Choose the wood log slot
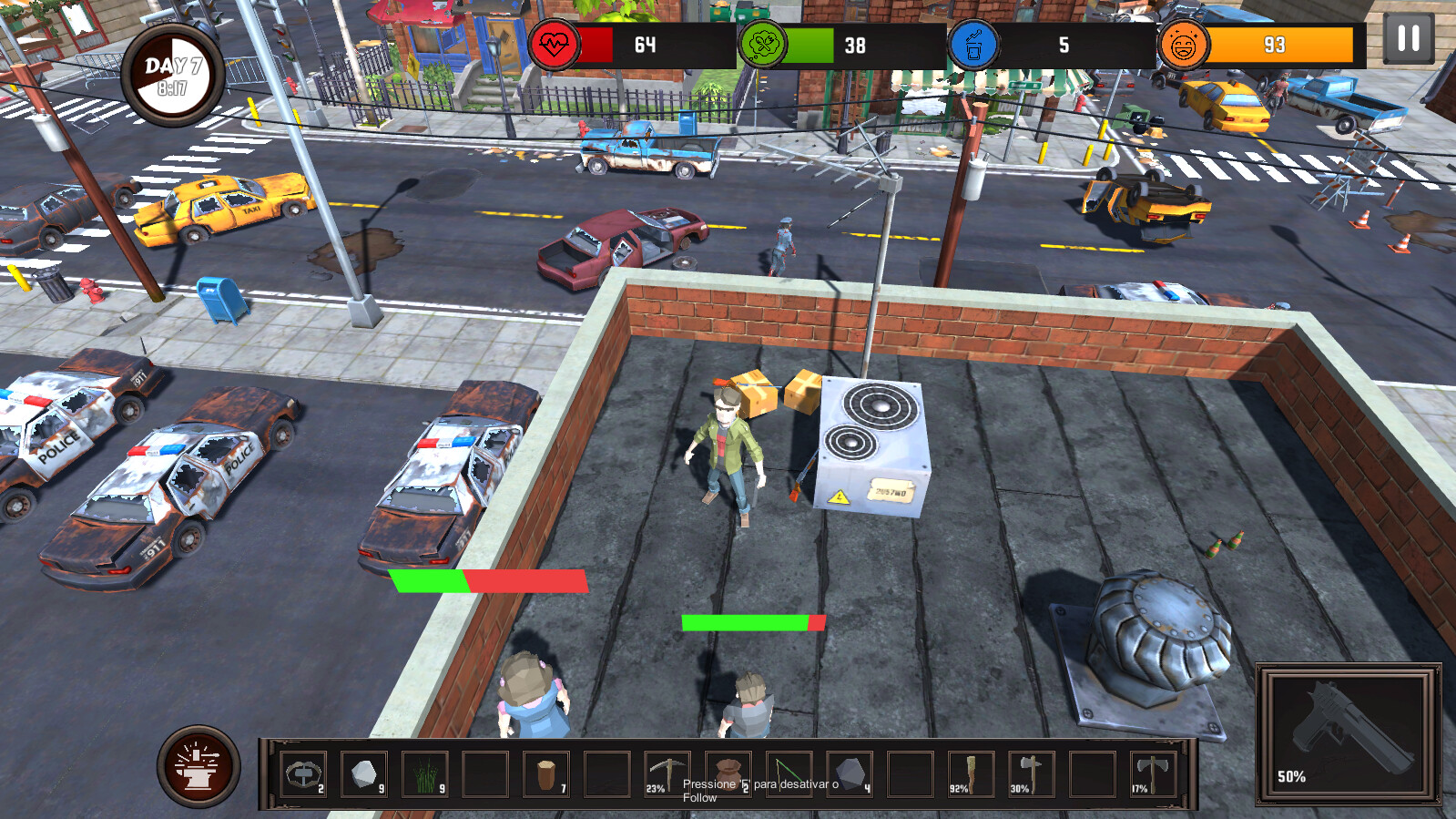 [546, 774]
